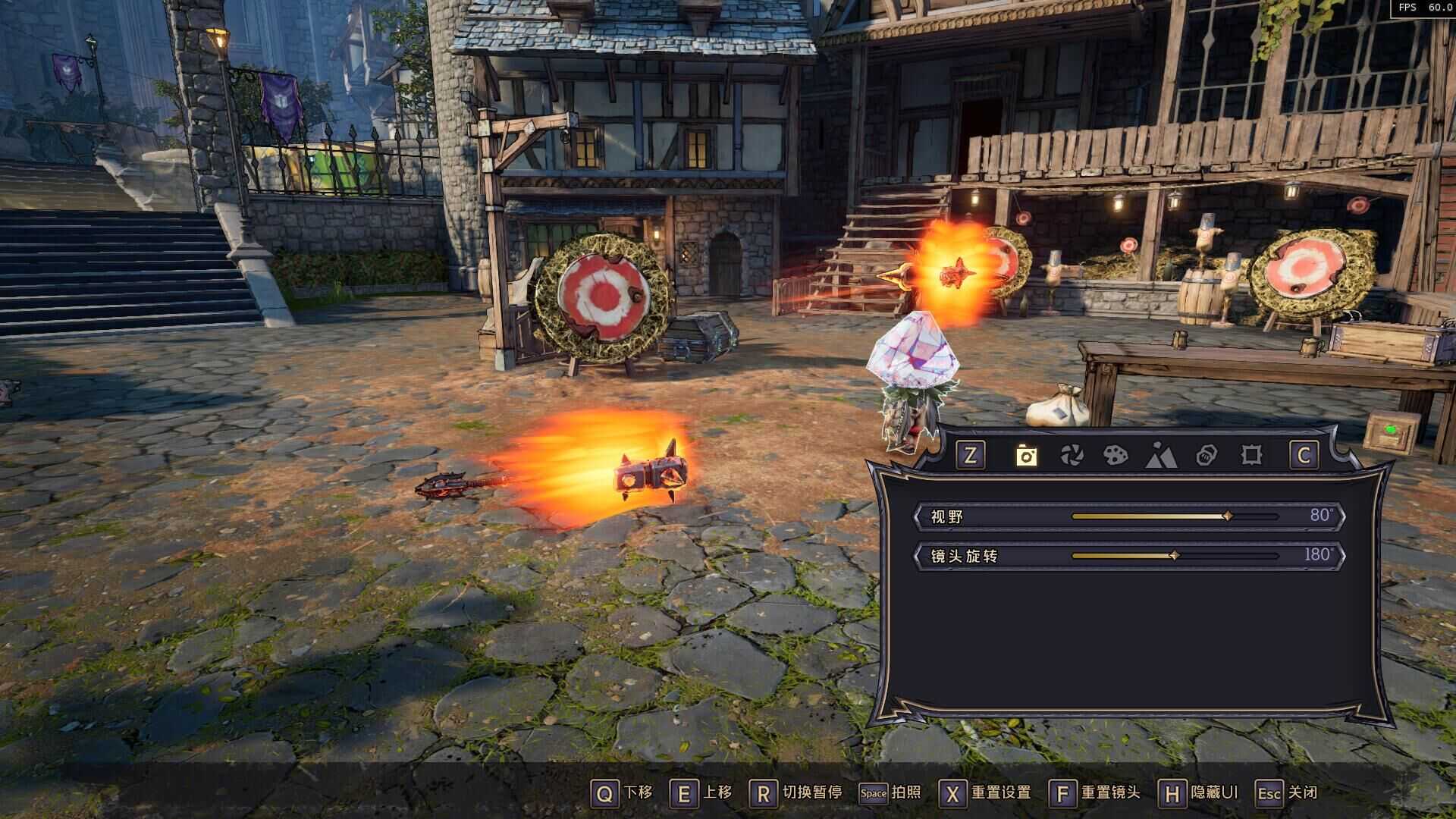Adjust the 视野 field-of-view slider

coord(1228,516)
